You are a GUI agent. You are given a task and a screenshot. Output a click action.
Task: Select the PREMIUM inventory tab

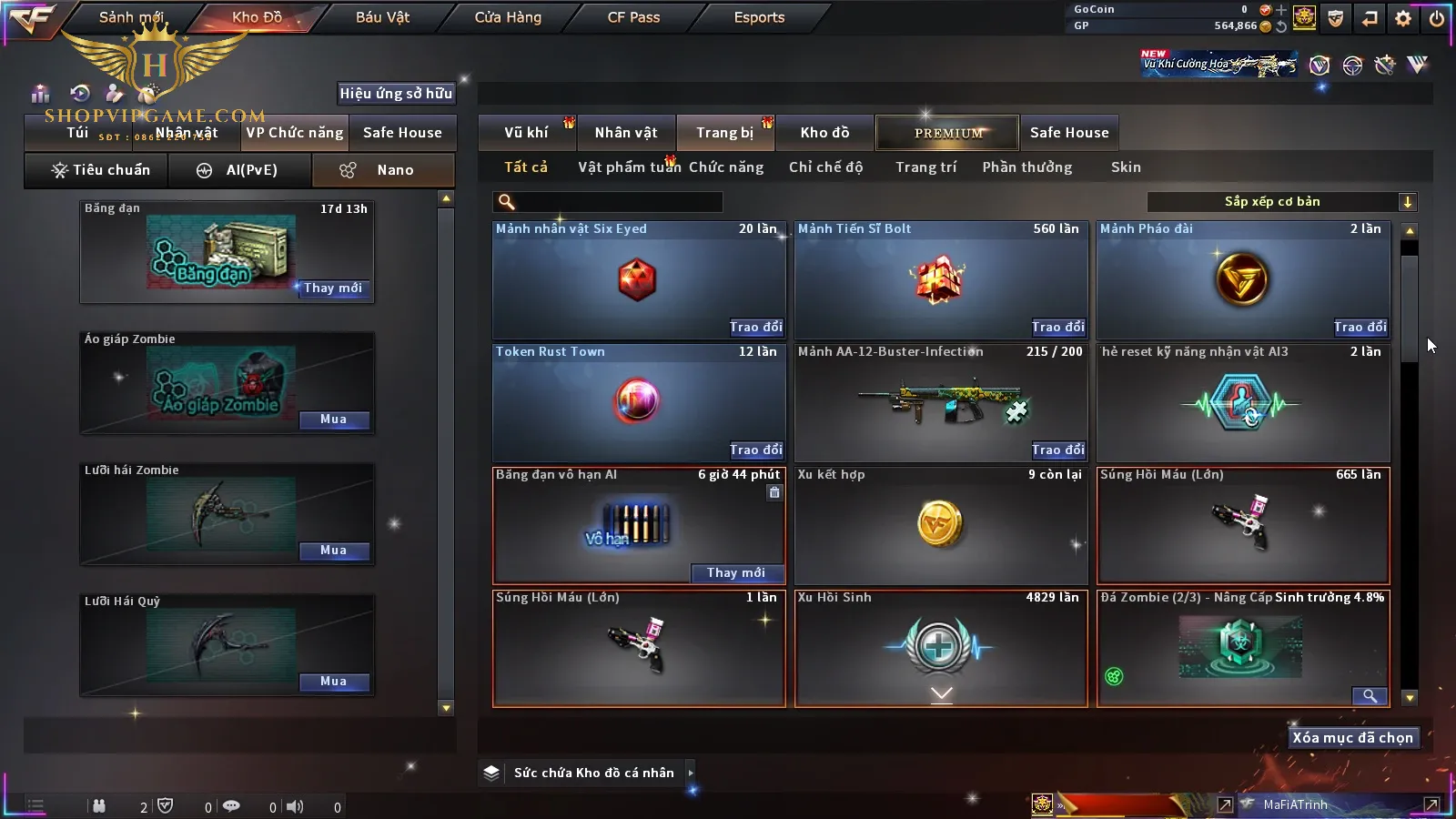948,133
